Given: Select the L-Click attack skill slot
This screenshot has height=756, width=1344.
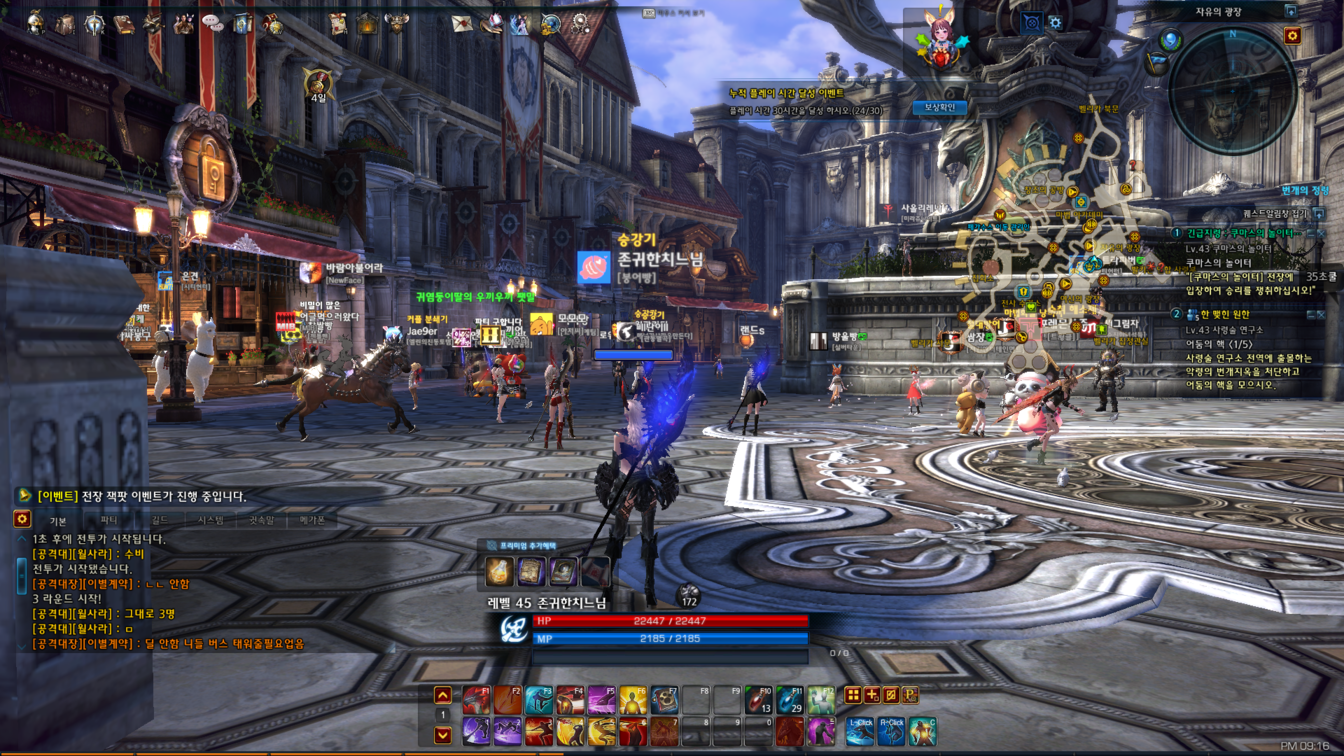Looking at the screenshot, I should point(860,731).
